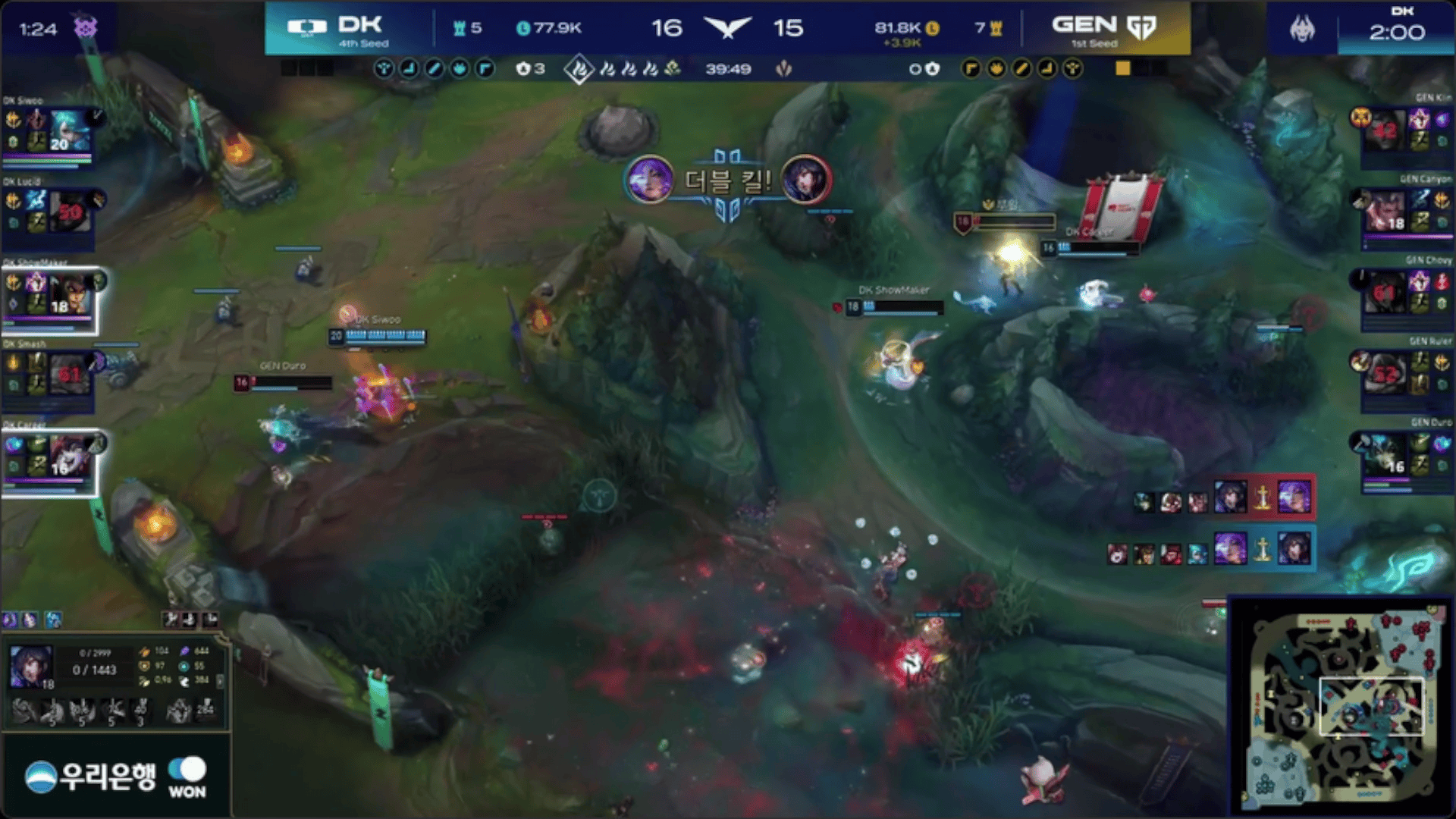Click the first ability icon in the champion panel

coord(24,711)
